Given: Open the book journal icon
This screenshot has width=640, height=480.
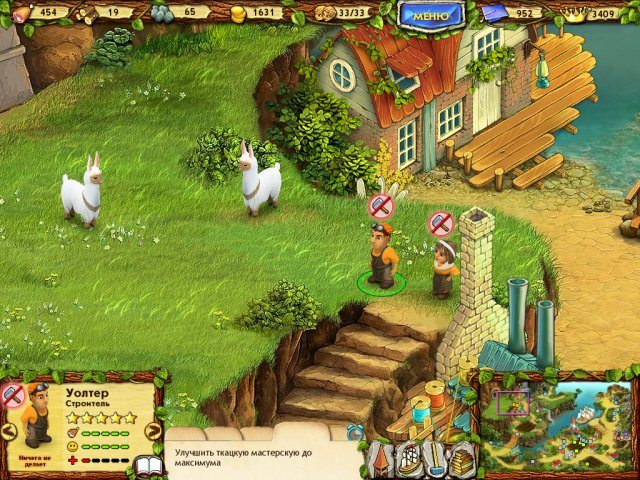Looking at the screenshot, I should pos(149,466).
